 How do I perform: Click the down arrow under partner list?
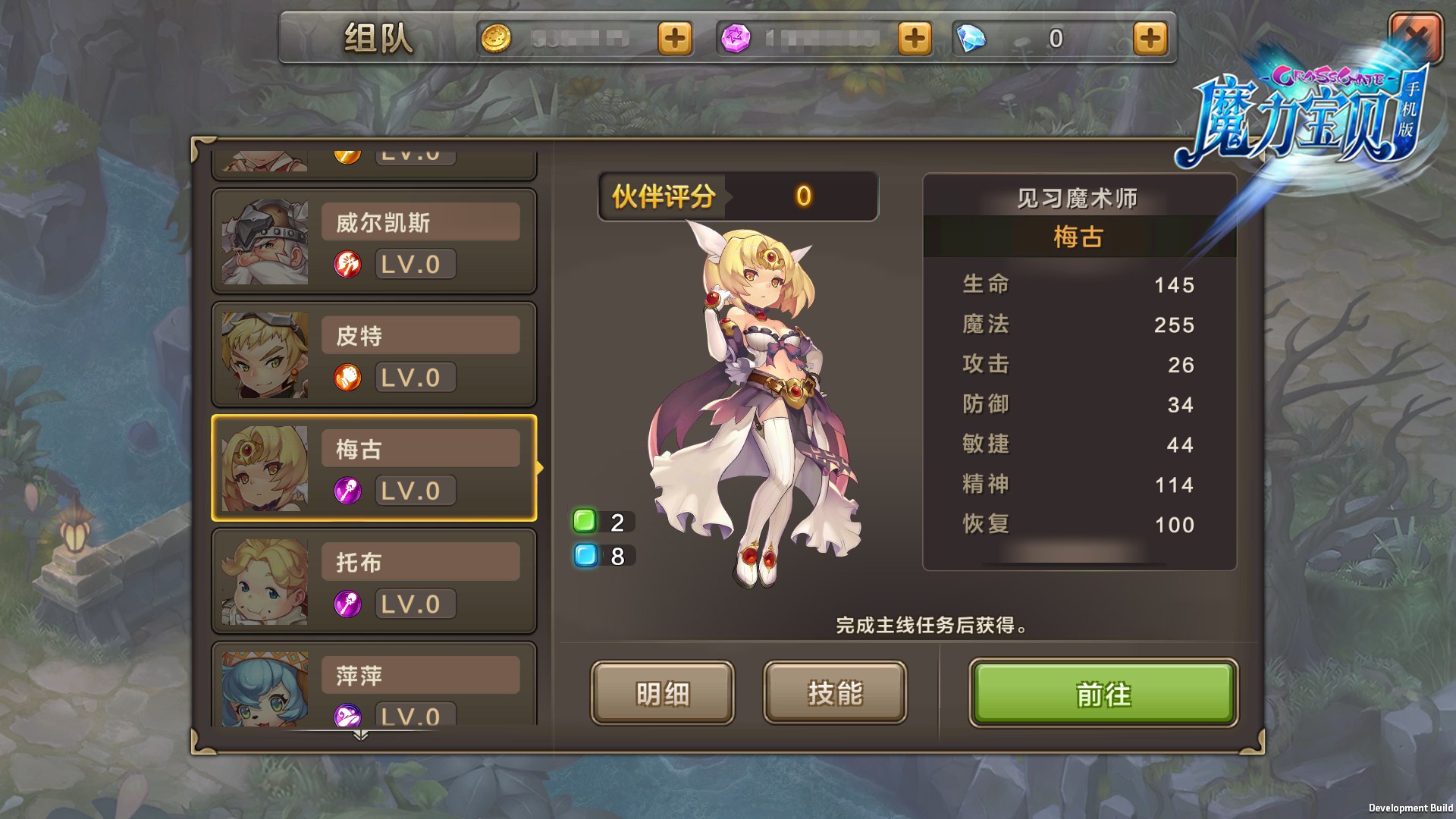click(361, 735)
